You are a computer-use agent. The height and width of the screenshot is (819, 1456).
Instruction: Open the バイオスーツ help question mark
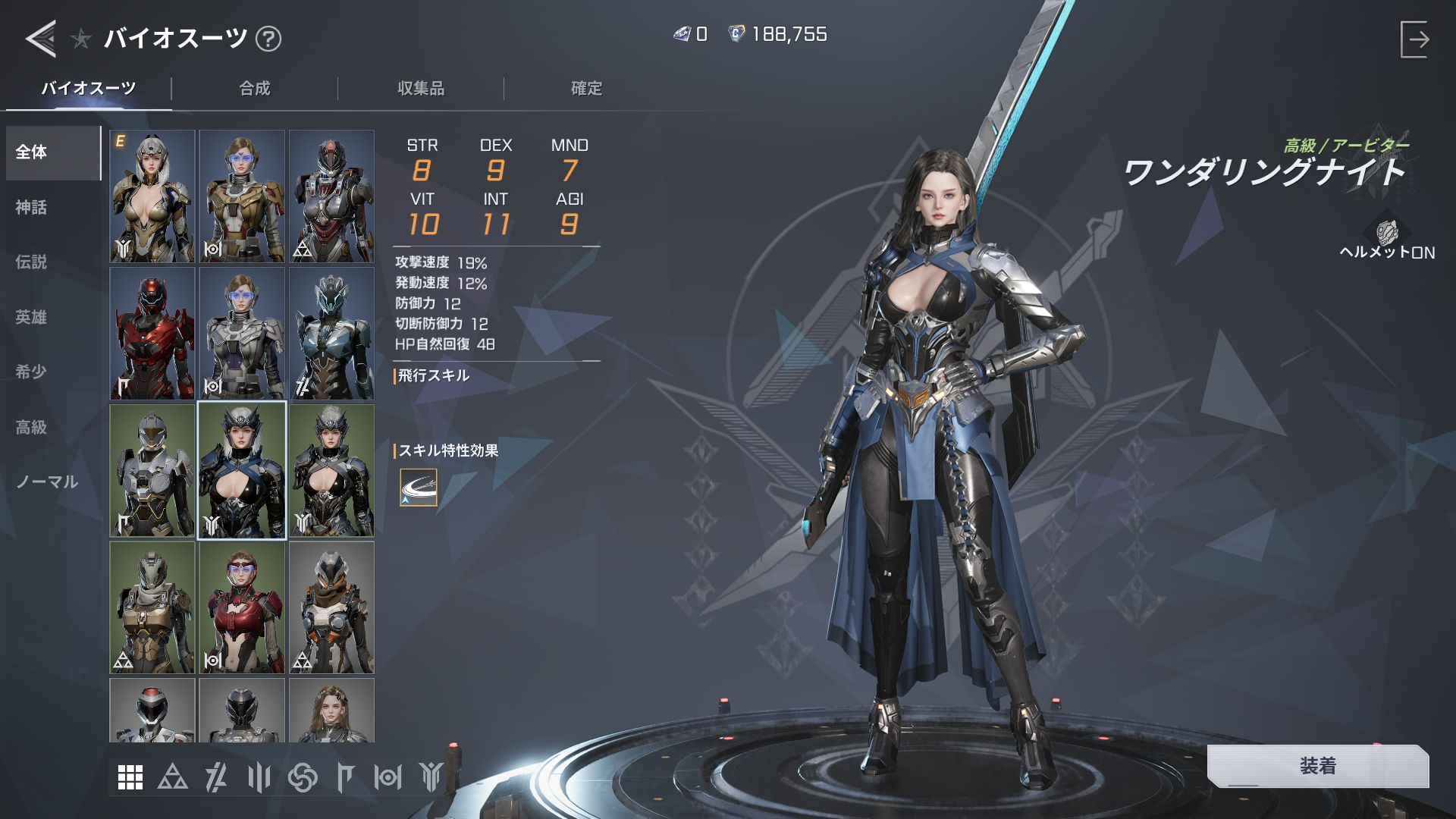[268, 39]
